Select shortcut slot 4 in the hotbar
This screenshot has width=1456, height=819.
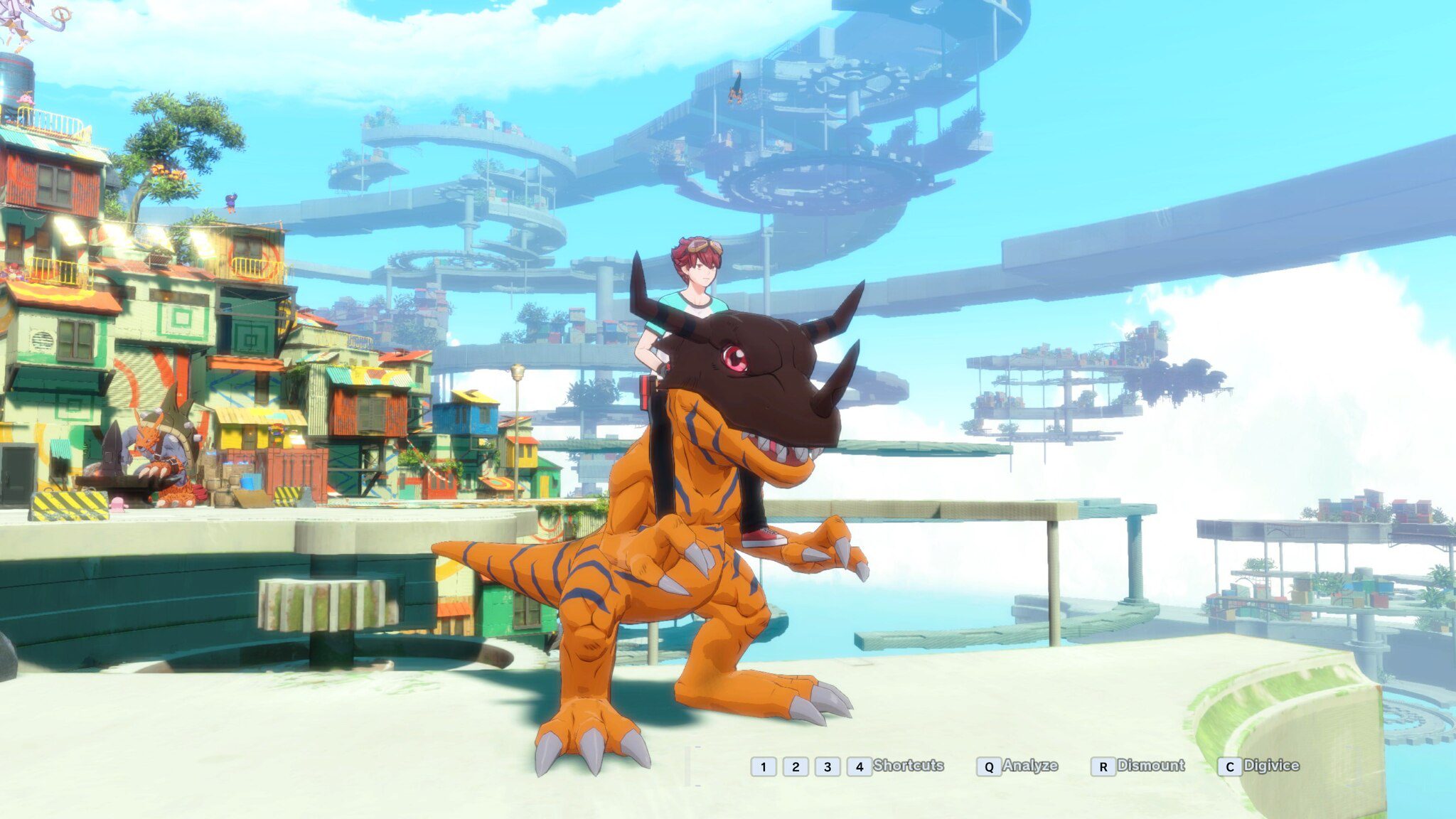pyautogui.click(x=861, y=766)
